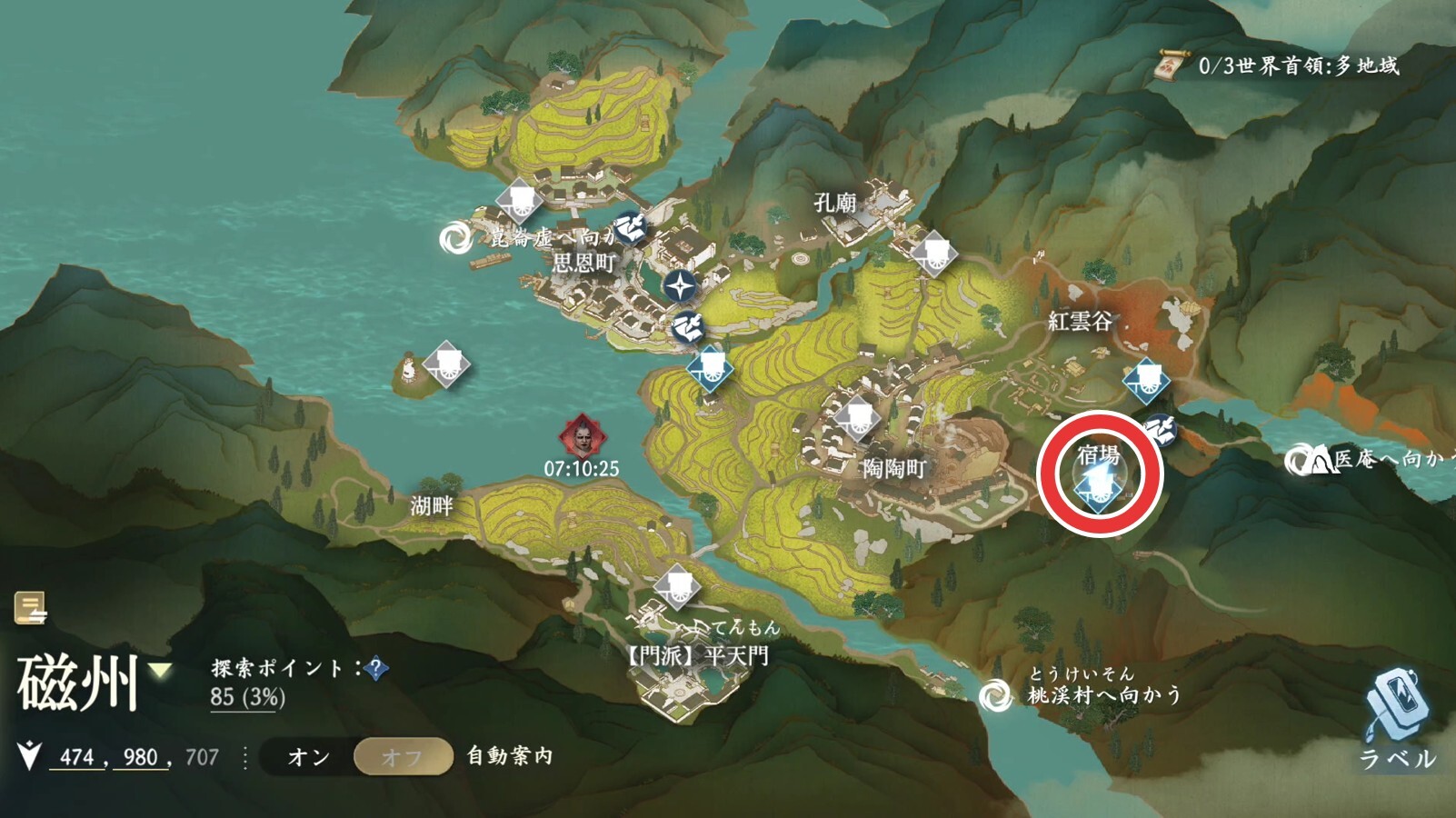The image size is (1456, 818).
Task: Select the 昆侖虚へ向かう swirl portal
Action: click(x=454, y=239)
